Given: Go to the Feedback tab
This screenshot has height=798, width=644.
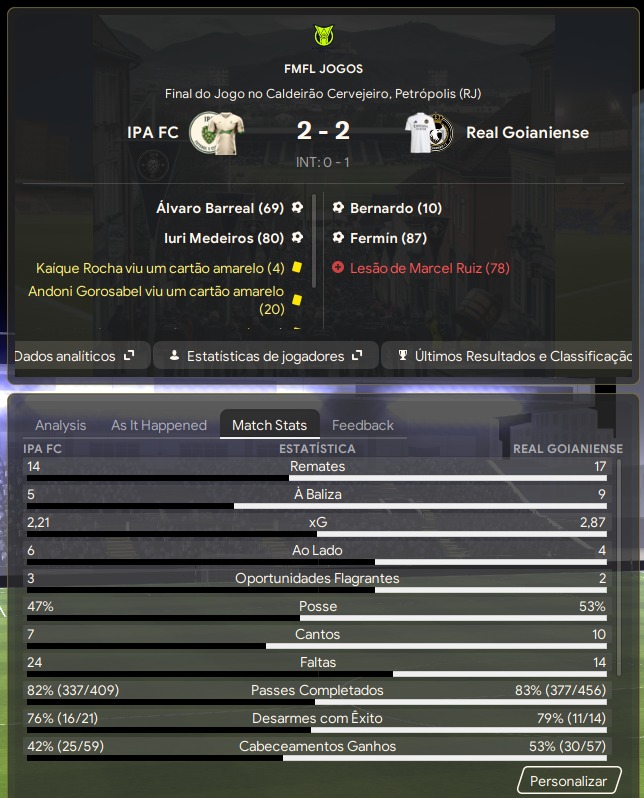Looking at the screenshot, I should pyautogui.click(x=363, y=425).
